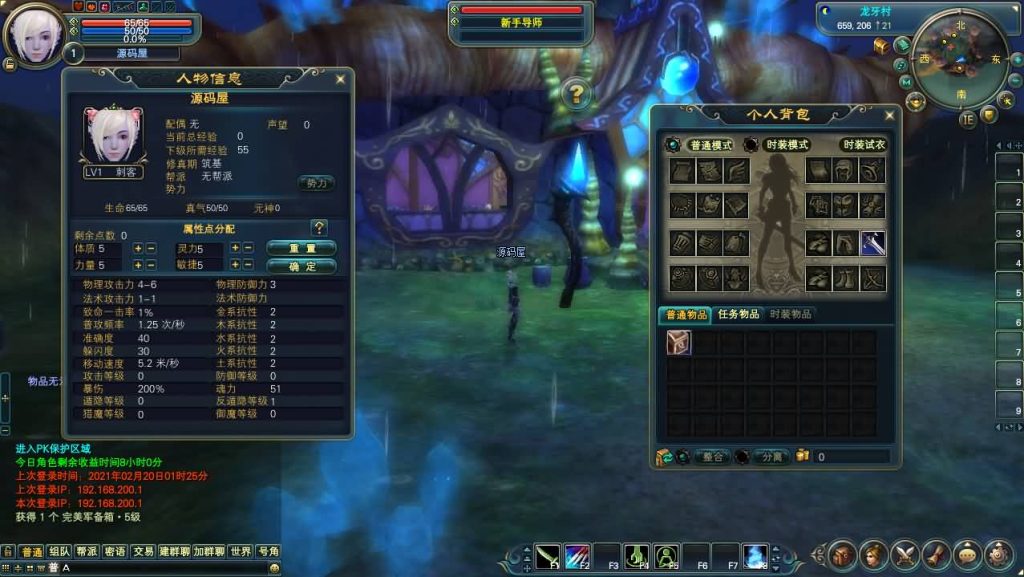1024x577 pixels.
Task: Select the equipped sword weapon slot
Action: coord(872,243)
